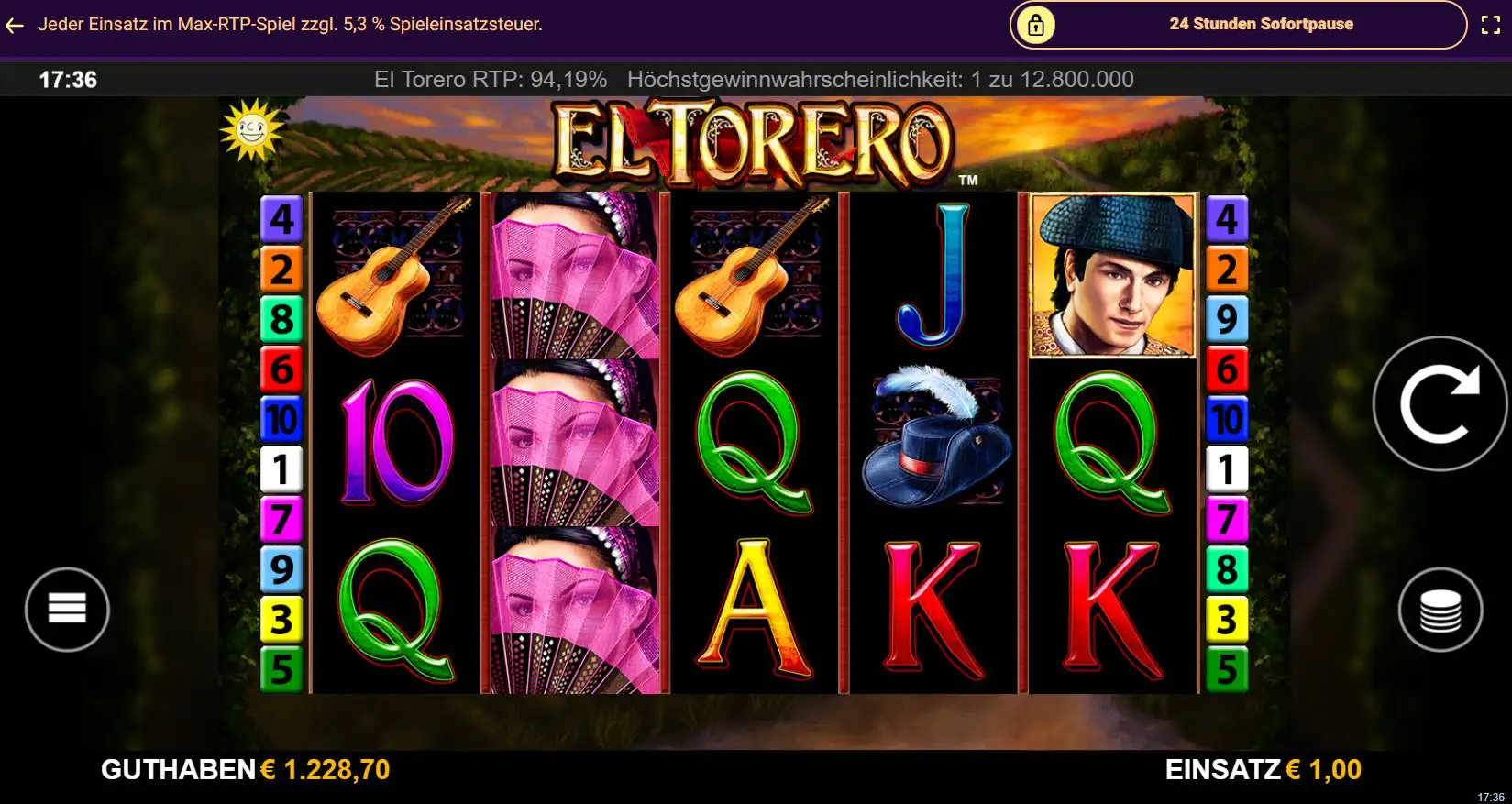Click the Spieleinsatzsteuer notice in the header
1512x804 pixels.
pyautogui.click(x=291, y=25)
